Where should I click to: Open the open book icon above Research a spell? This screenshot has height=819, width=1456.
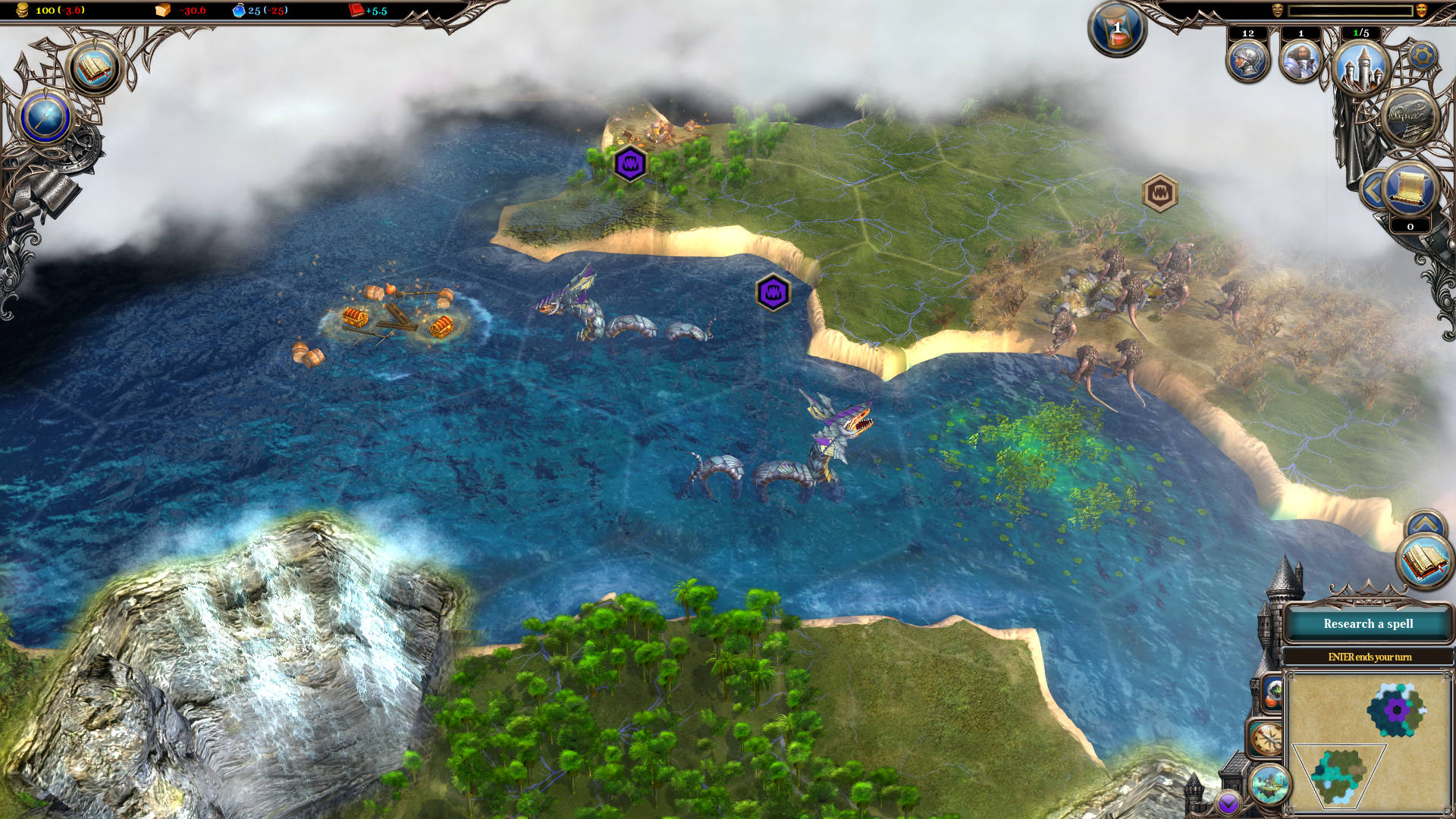pos(1423,561)
